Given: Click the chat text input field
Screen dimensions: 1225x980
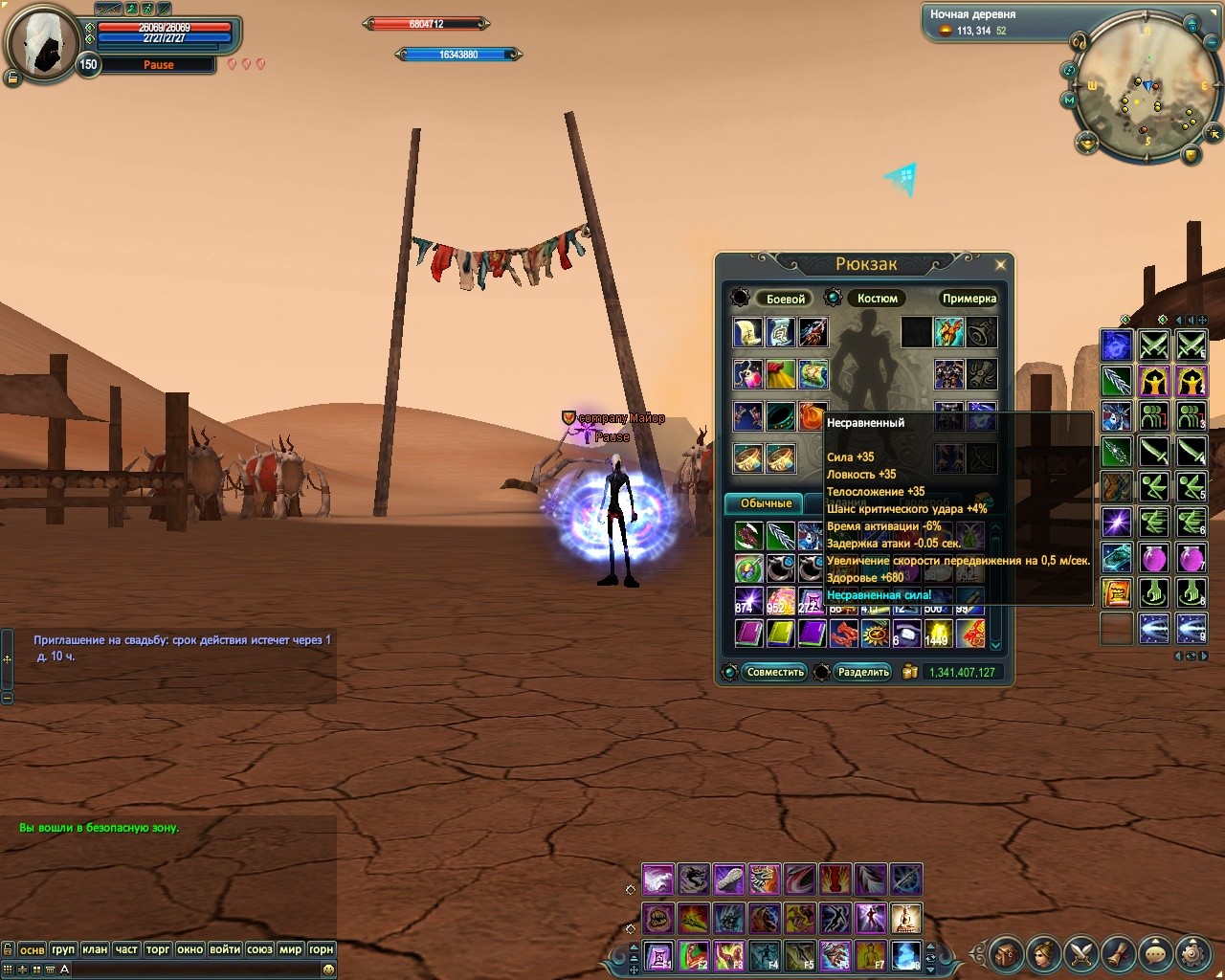Looking at the screenshot, I should (x=191, y=969).
